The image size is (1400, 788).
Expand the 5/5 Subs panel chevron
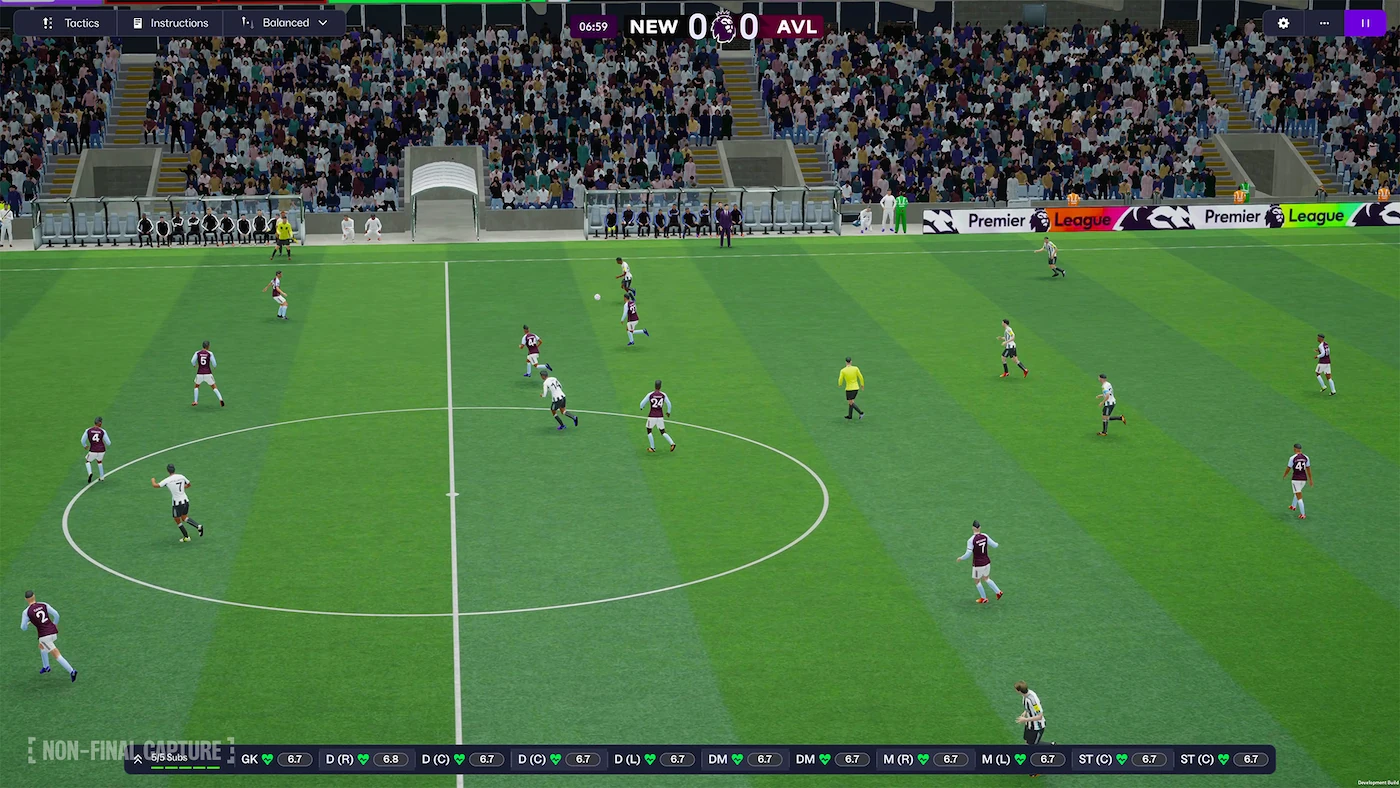pyautogui.click(x=138, y=759)
